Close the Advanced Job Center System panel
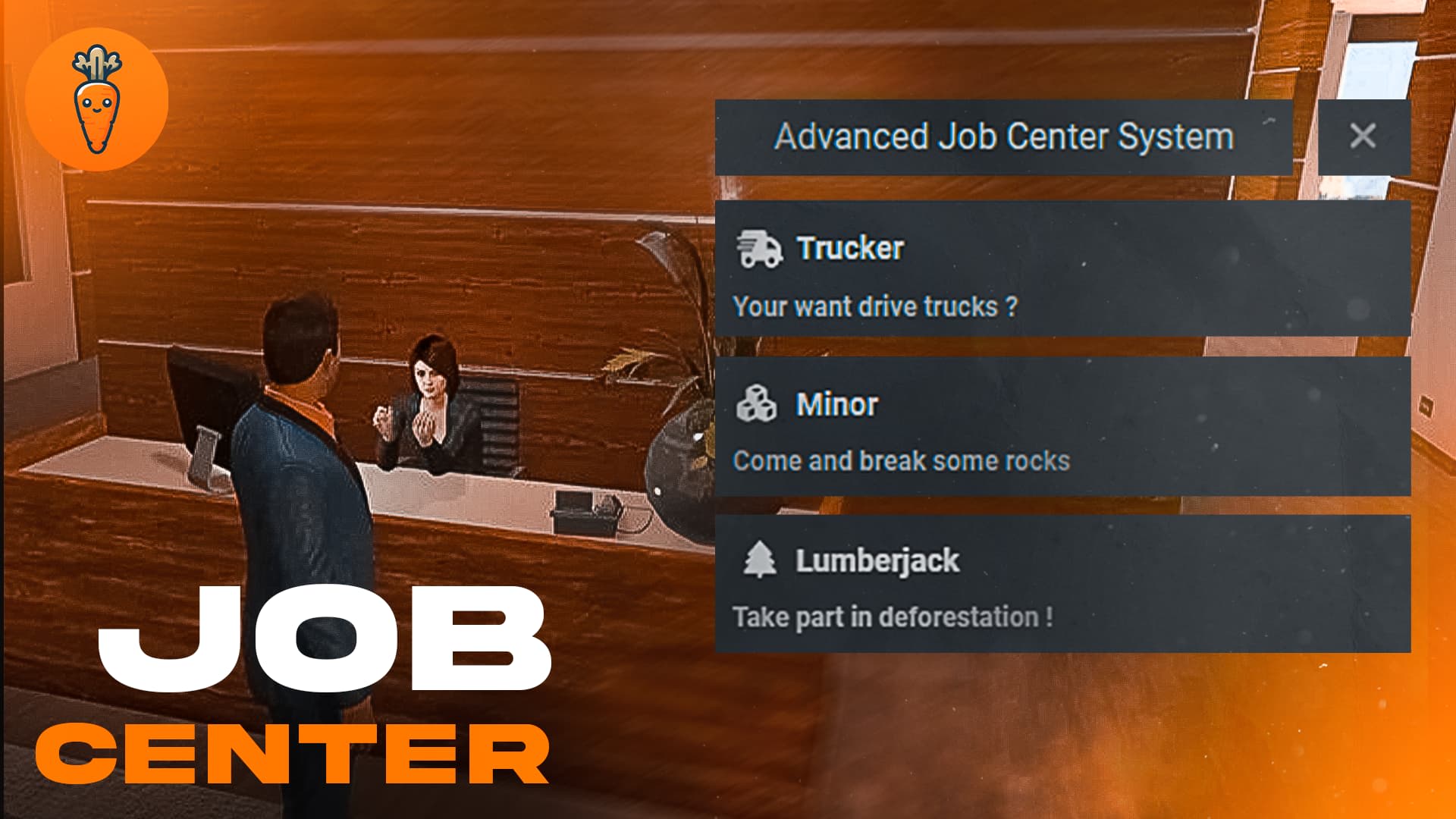 1363,136
